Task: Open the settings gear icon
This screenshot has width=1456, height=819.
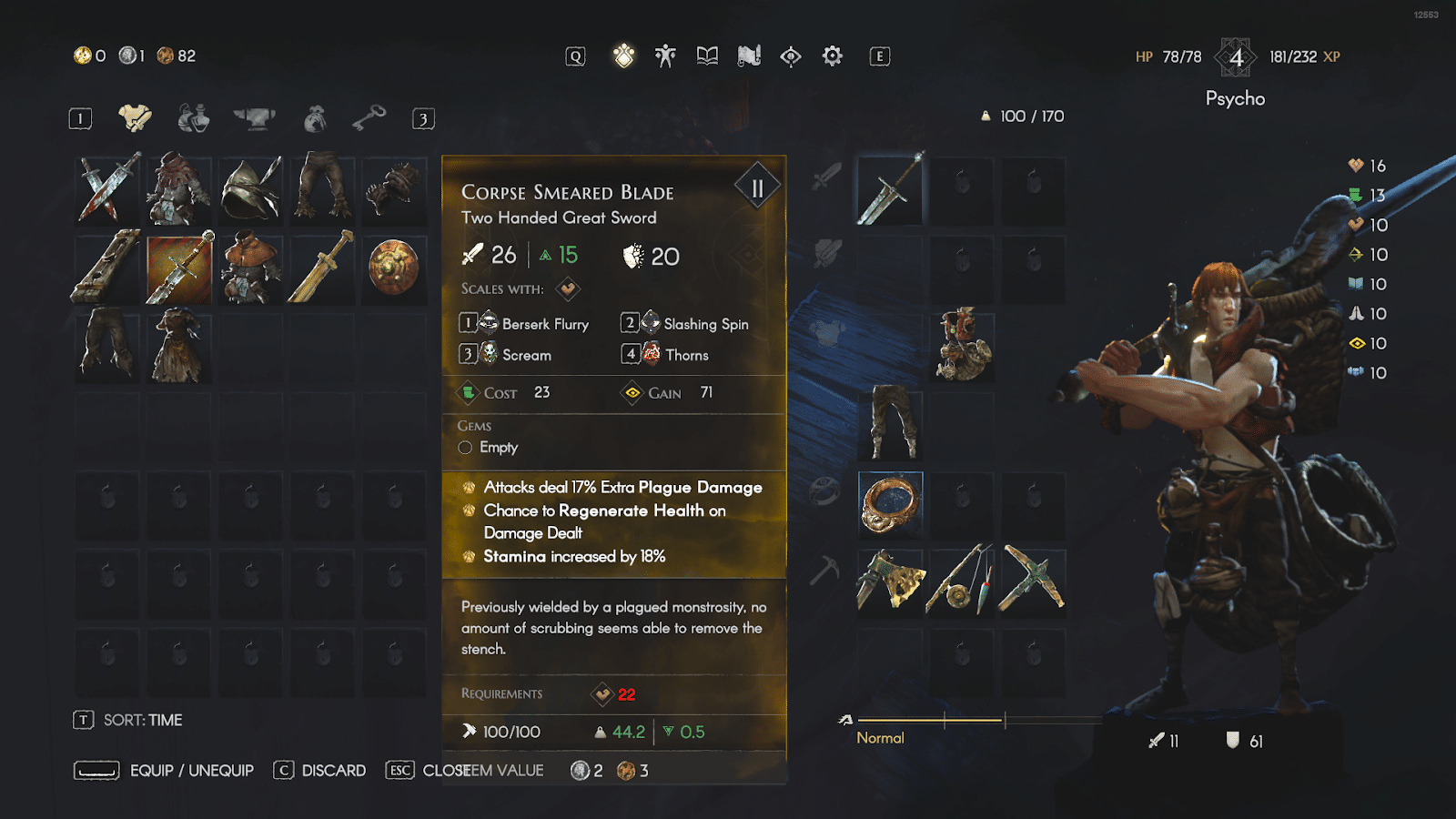Action: point(831,56)
